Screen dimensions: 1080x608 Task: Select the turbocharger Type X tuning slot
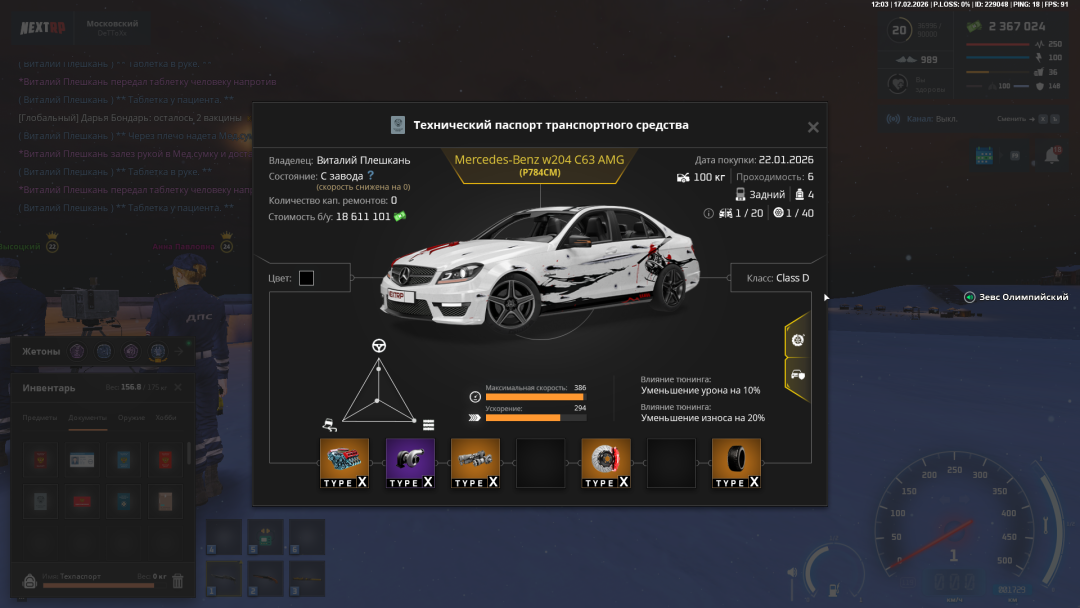(x=410, y=463)
